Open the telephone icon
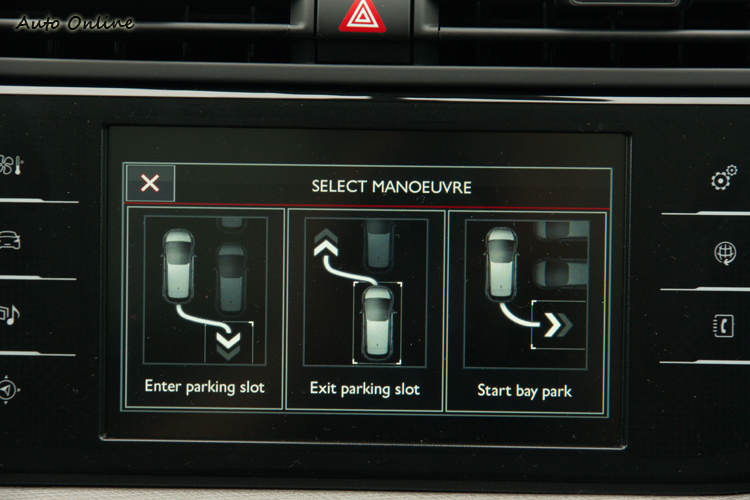Screen dimensions: 750x500 pos(724,326)
